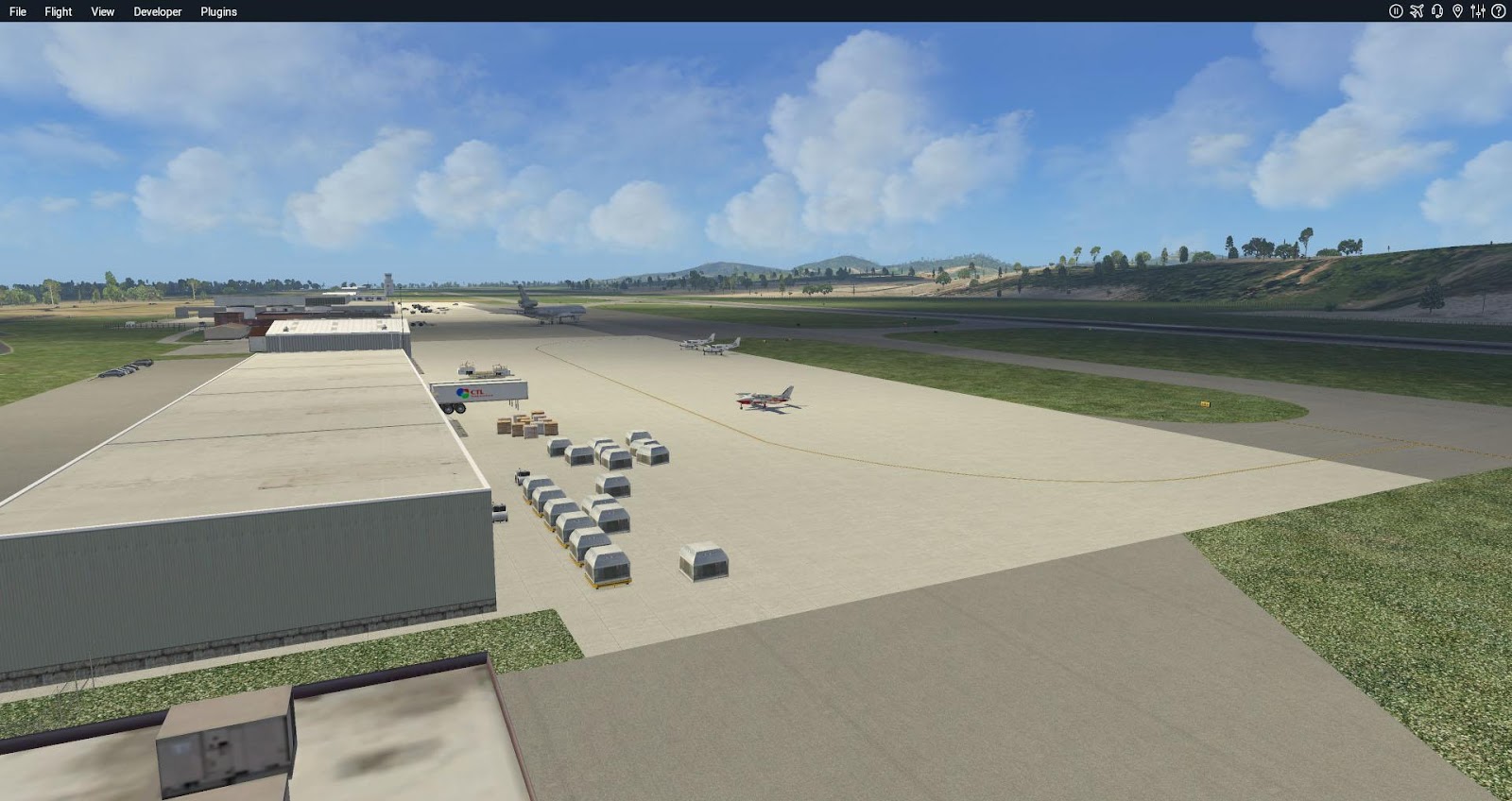Open ATC with the headset icon
Image resolution: width=1512 pixels, height=801 pixels.
[1437, 11]
